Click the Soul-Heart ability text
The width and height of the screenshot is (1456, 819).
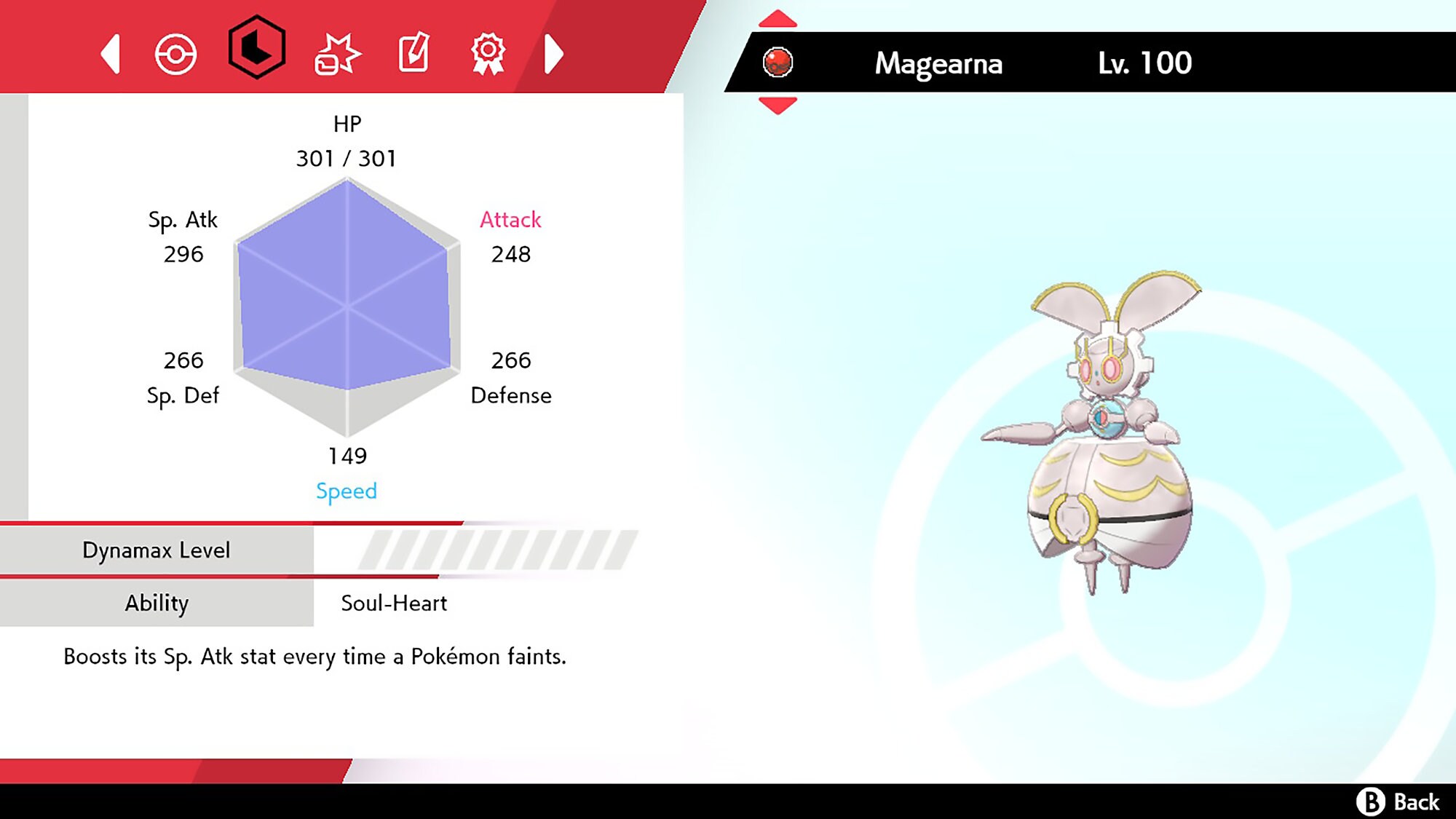click(393, 603)
